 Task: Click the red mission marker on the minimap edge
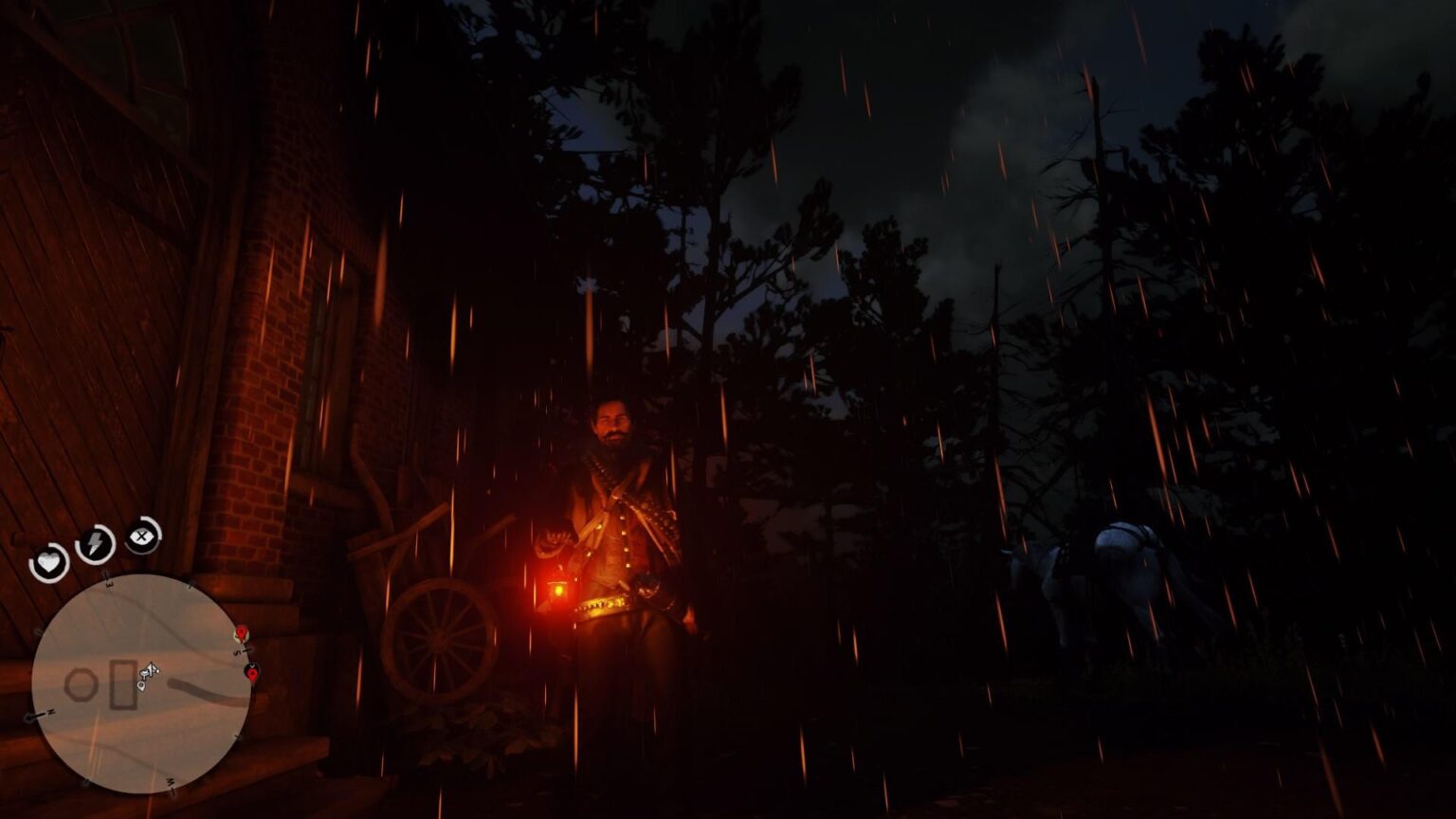pos(241,631)
